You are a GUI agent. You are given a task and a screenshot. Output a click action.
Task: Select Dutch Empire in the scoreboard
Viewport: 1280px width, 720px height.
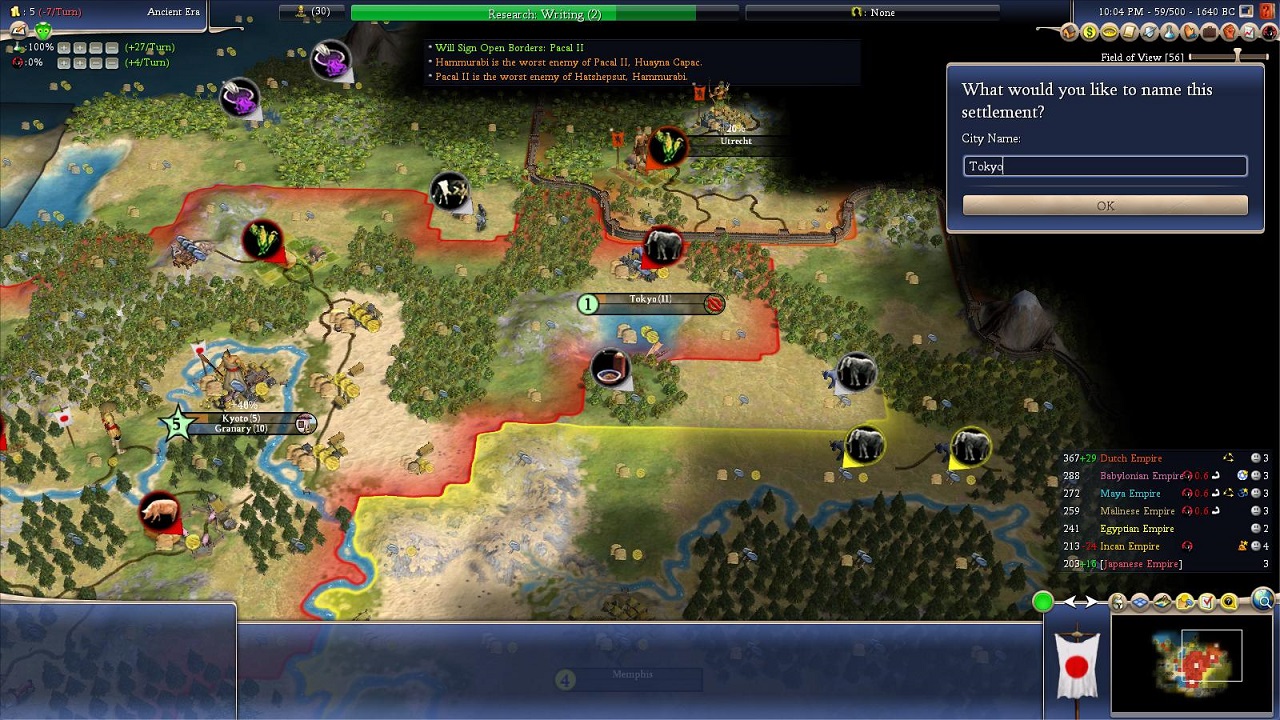click(x=1131, y=458)
